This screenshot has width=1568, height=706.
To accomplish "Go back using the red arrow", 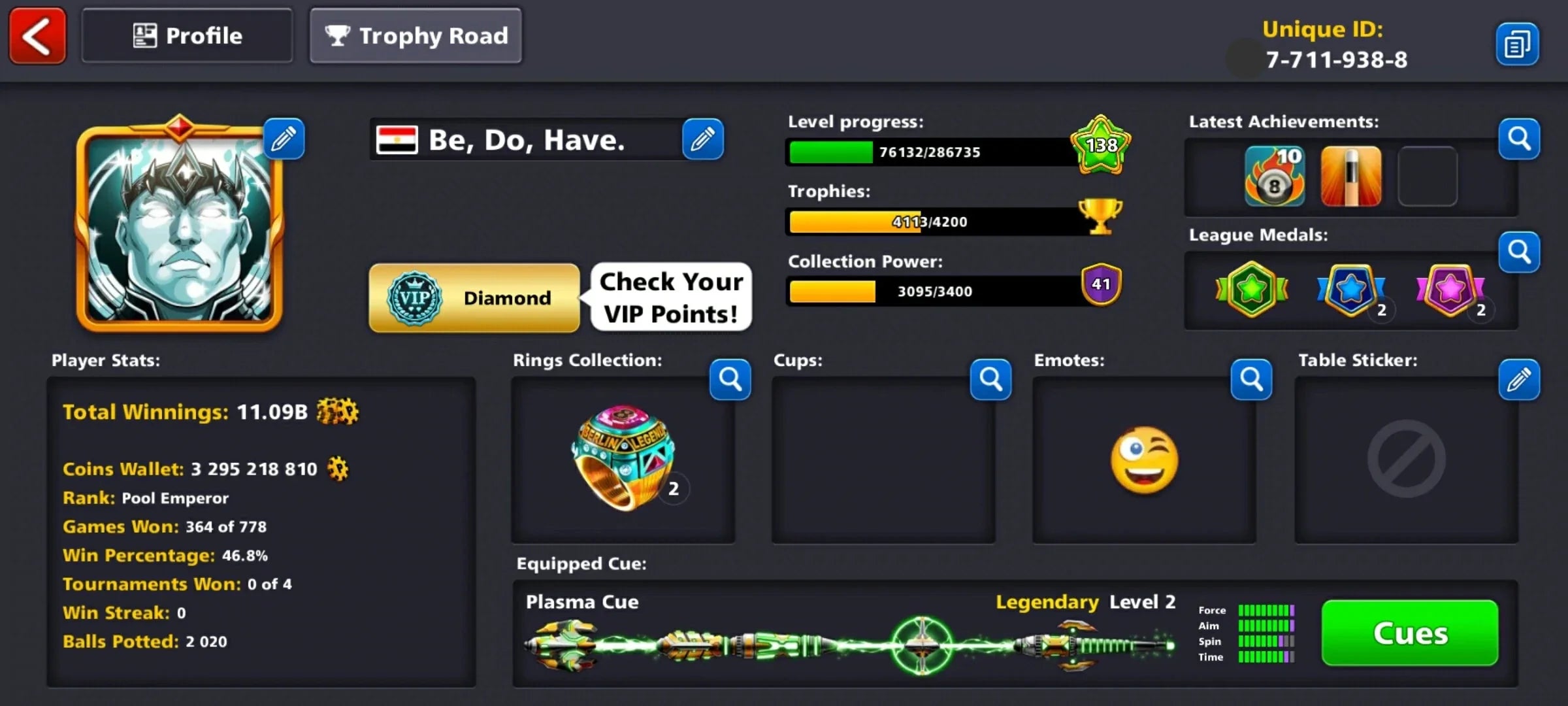I will pyautogui.click(x=37, y=36).
